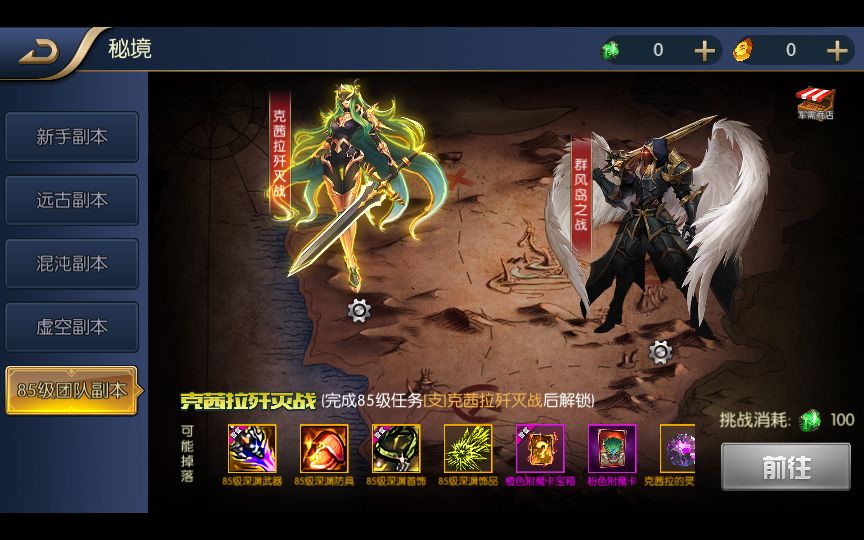
Task: Open the 混沌副本 tab
Action: [72, 264]
